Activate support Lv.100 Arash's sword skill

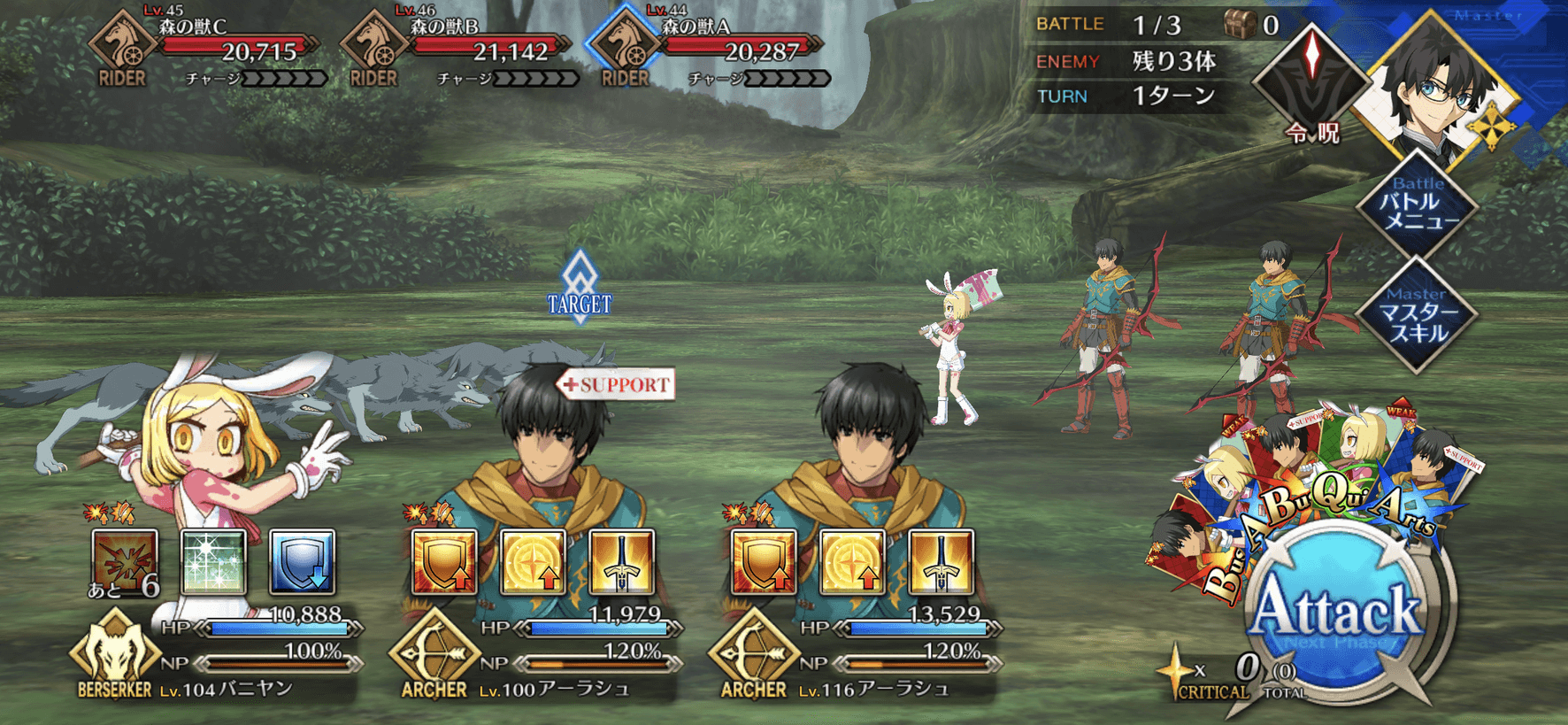click(x=621, y=562)
